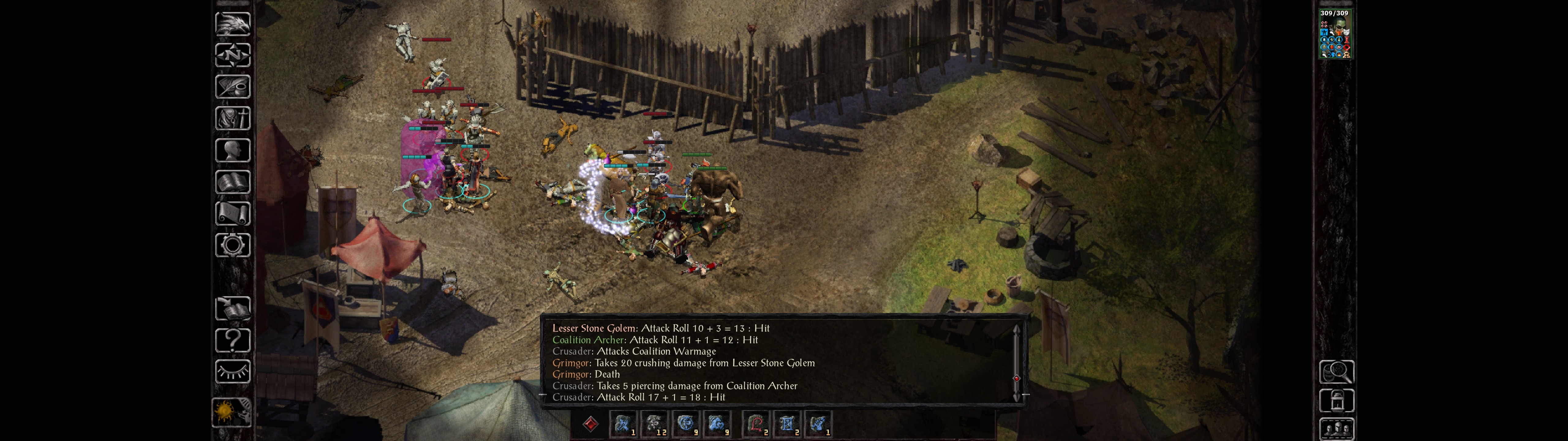Click the dragon head return-to-game button
The height and width of the screenshot is (441, 1568).
(x=232, y=24)
